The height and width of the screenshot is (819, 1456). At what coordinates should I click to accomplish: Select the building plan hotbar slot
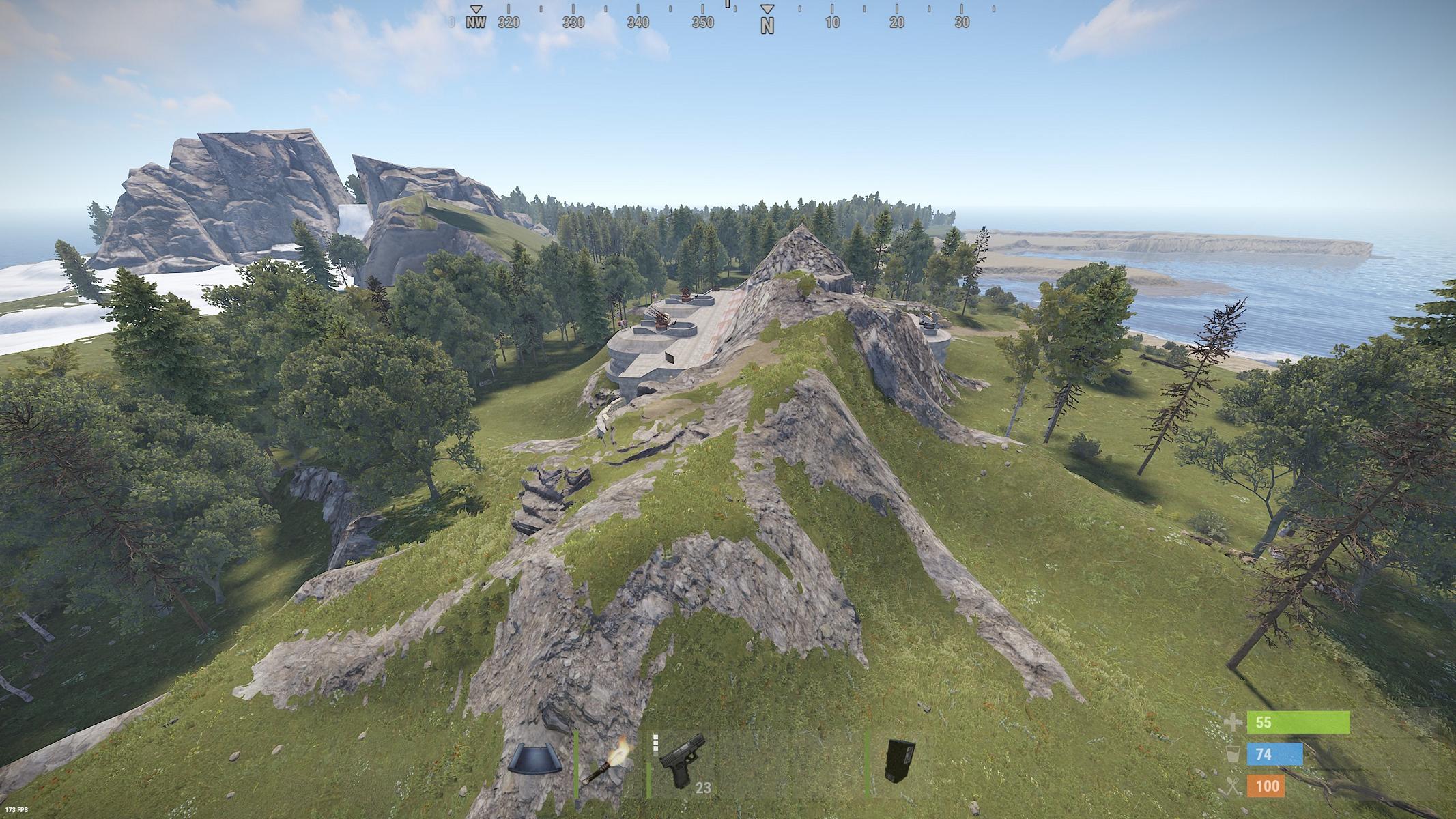click(536, 760)
